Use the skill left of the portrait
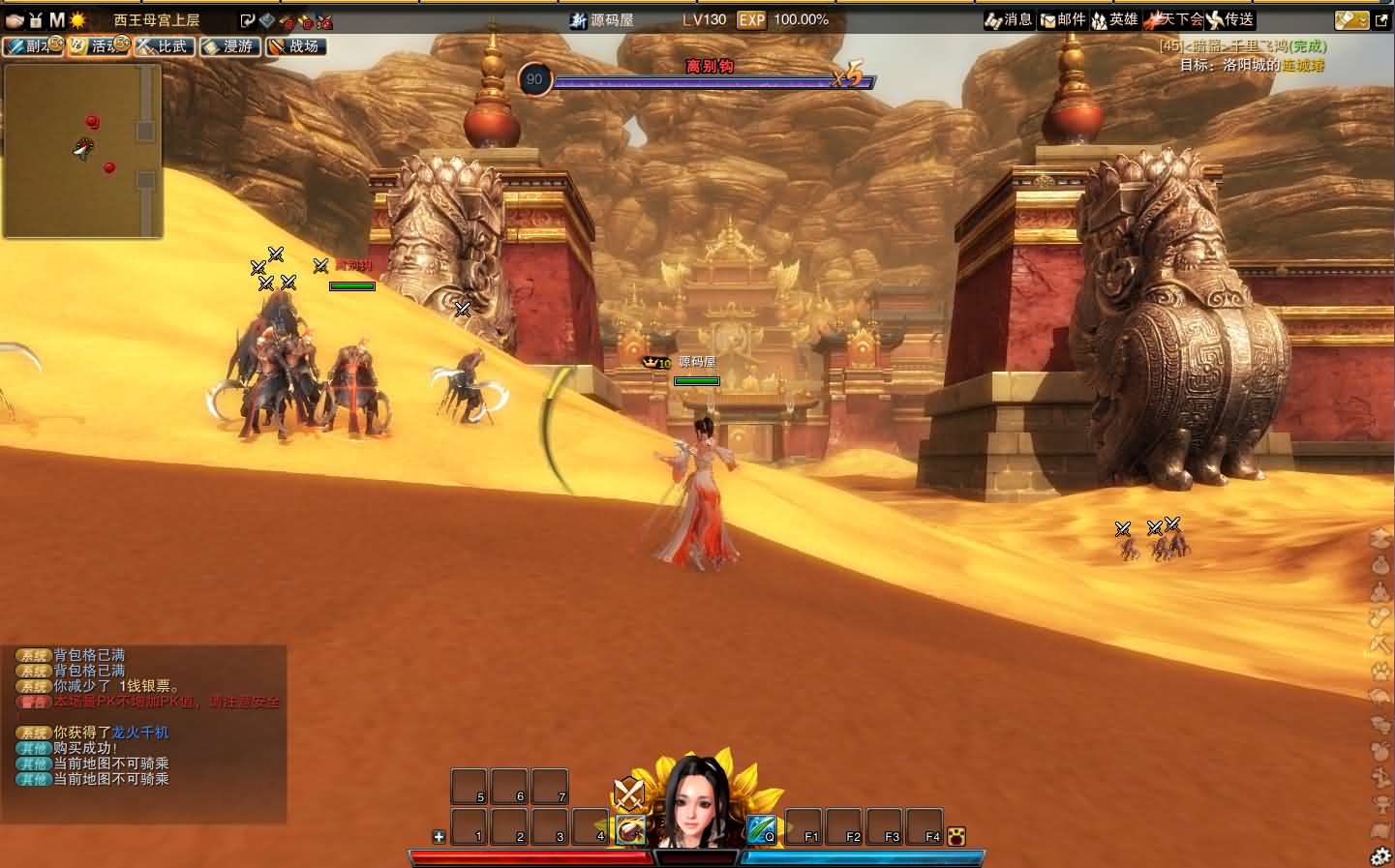The height and width of the screenshot is (868, 1395). tap(630, 829)
